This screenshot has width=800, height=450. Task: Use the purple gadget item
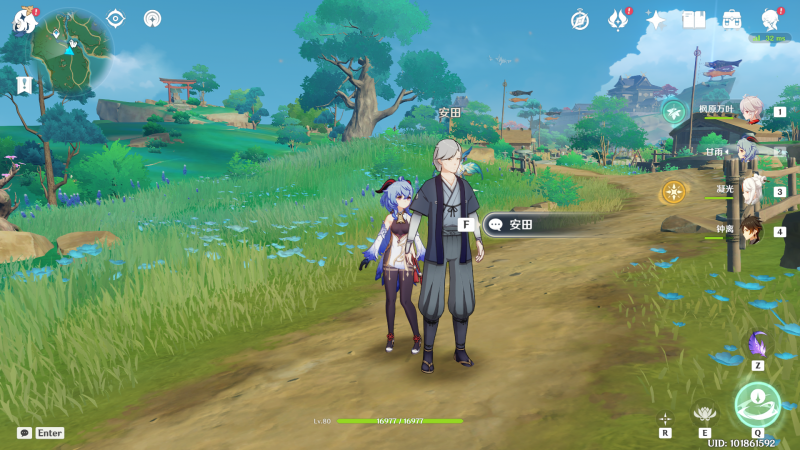click(757, 343)
